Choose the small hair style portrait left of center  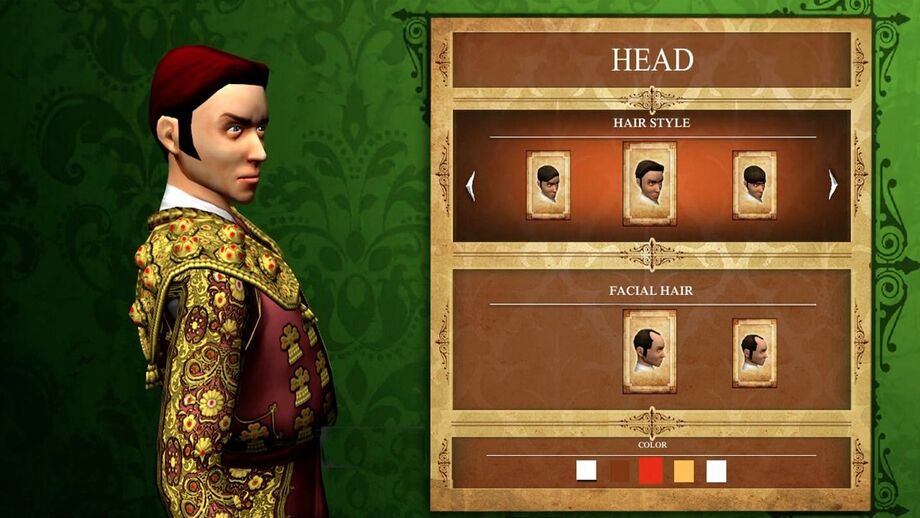tap(548, 185)
